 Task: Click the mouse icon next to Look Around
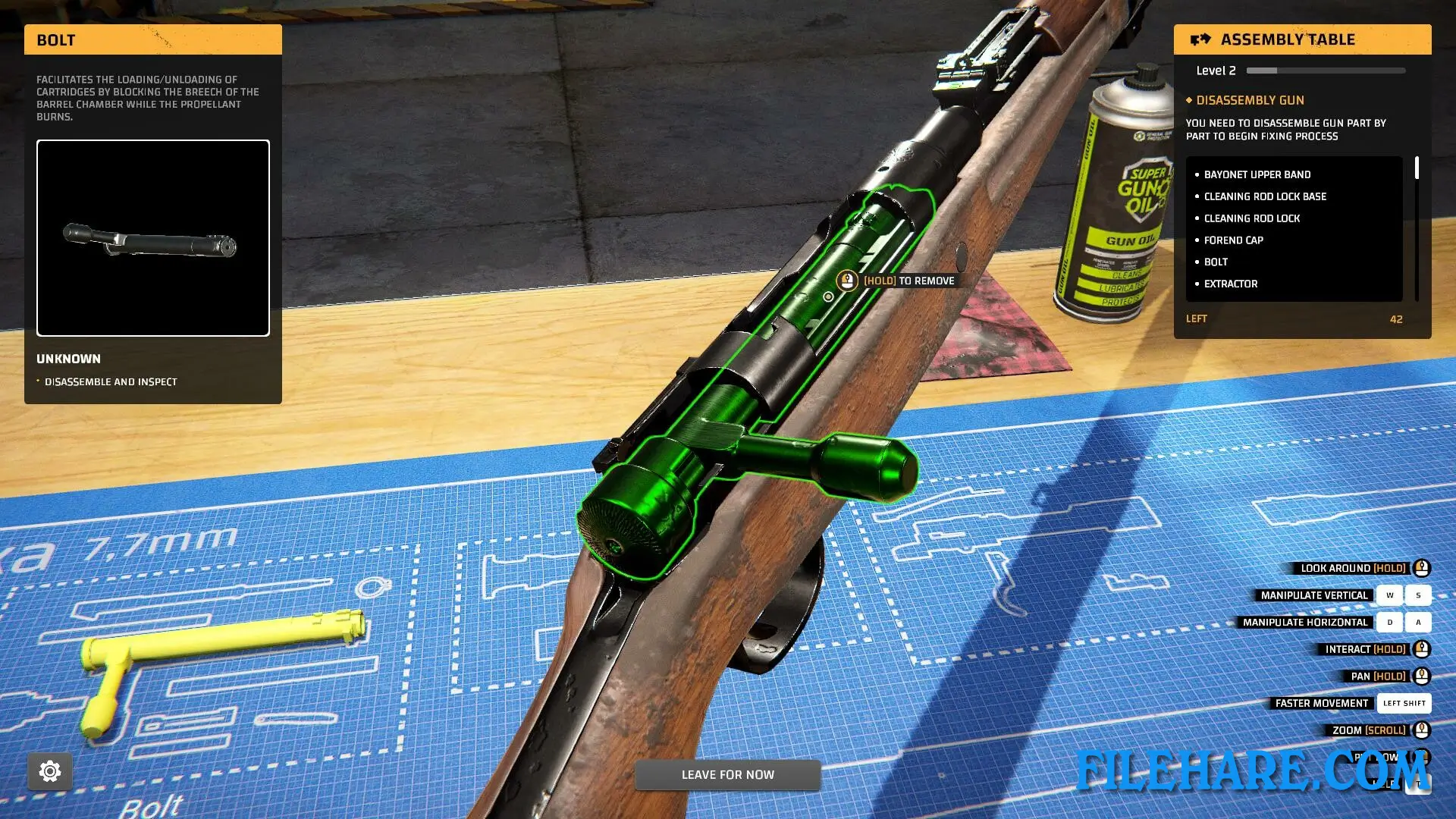tap(1420, 568)
